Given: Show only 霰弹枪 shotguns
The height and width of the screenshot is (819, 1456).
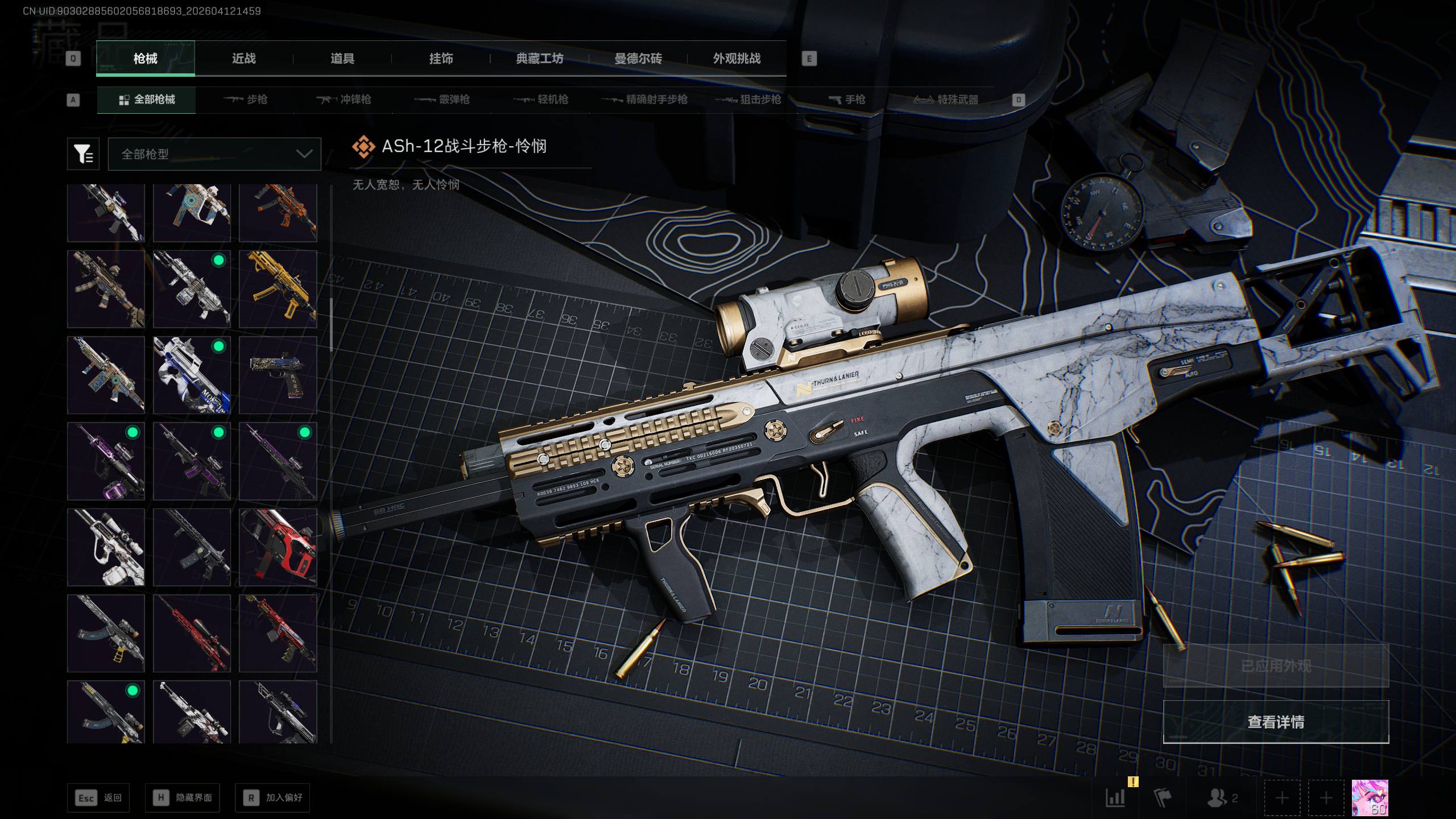Looking at the screenshot, I should [442, 100].
